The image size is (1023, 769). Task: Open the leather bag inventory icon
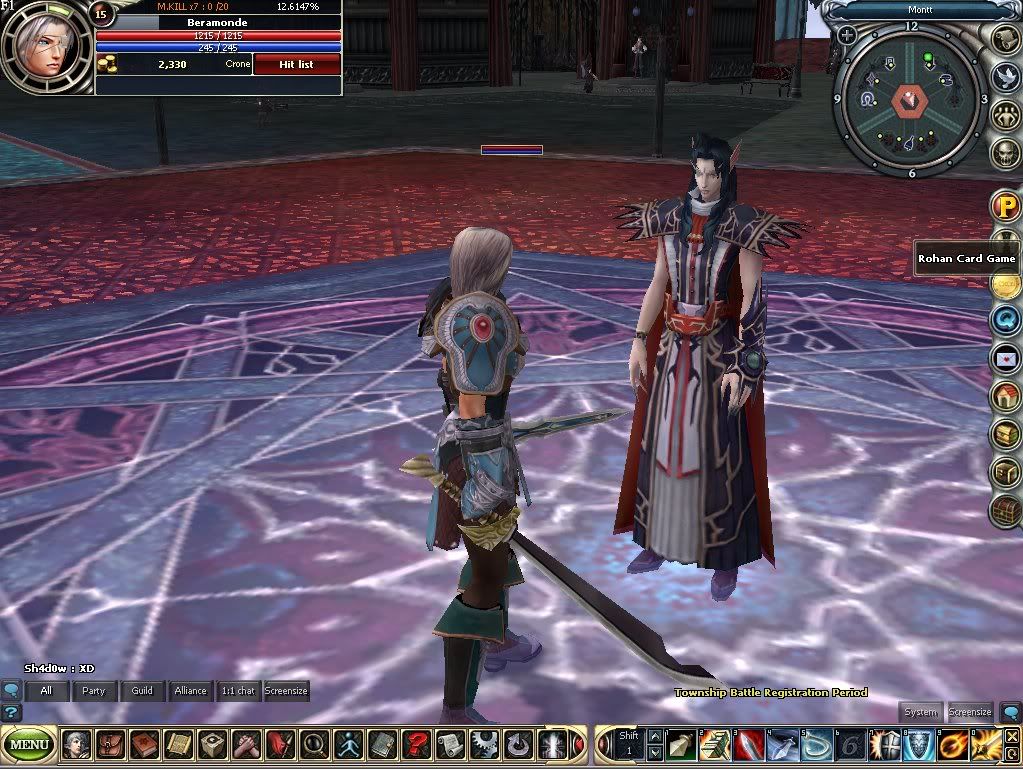tap(110, 745)
